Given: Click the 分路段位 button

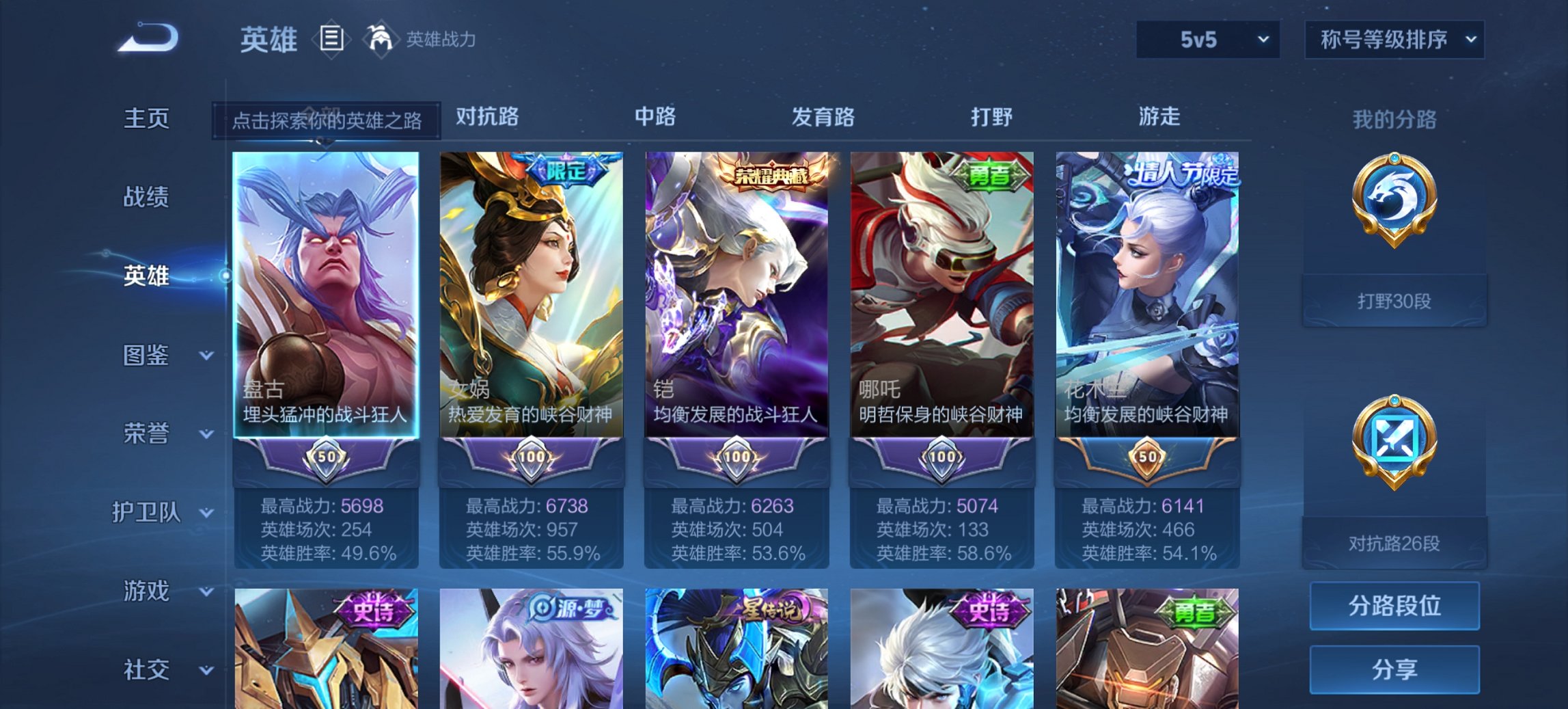Looking at the screenshot, I should 1394,606.
